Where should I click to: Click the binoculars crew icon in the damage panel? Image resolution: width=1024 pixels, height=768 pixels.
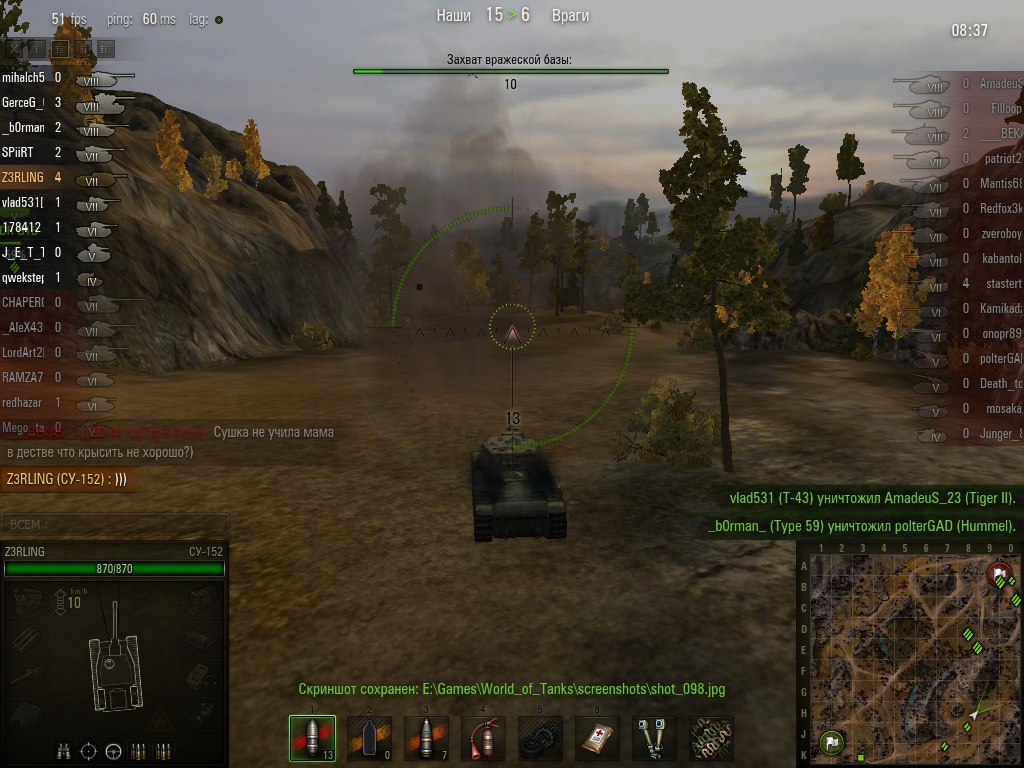coord(63,750)
